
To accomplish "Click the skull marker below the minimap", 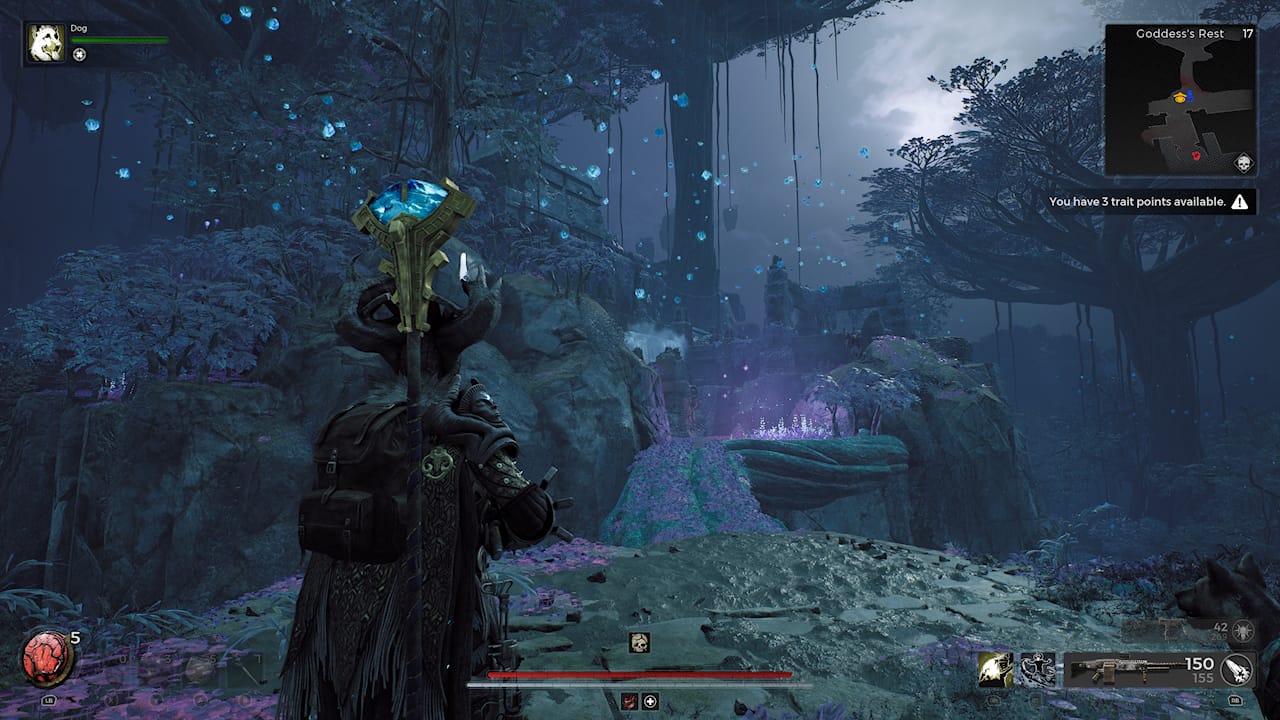I will pyautogui.click(x=1244, y=164).
